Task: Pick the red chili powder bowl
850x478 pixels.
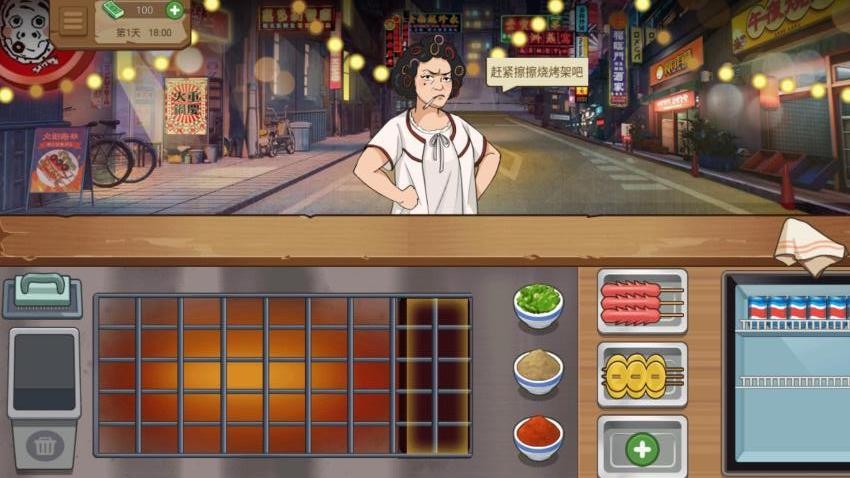Action: [x=538, y=436]
